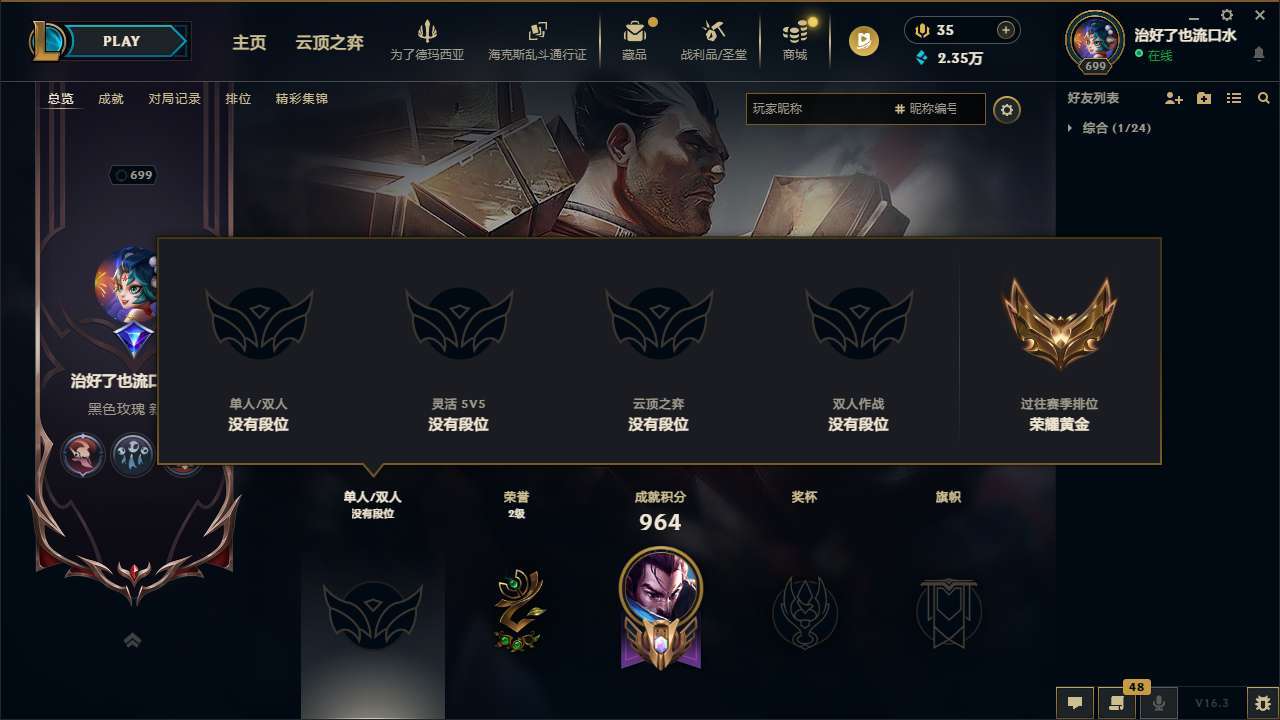Open the 藏品 collection icon
This screenshot has width=1280, height=720.
coord(635,40)
